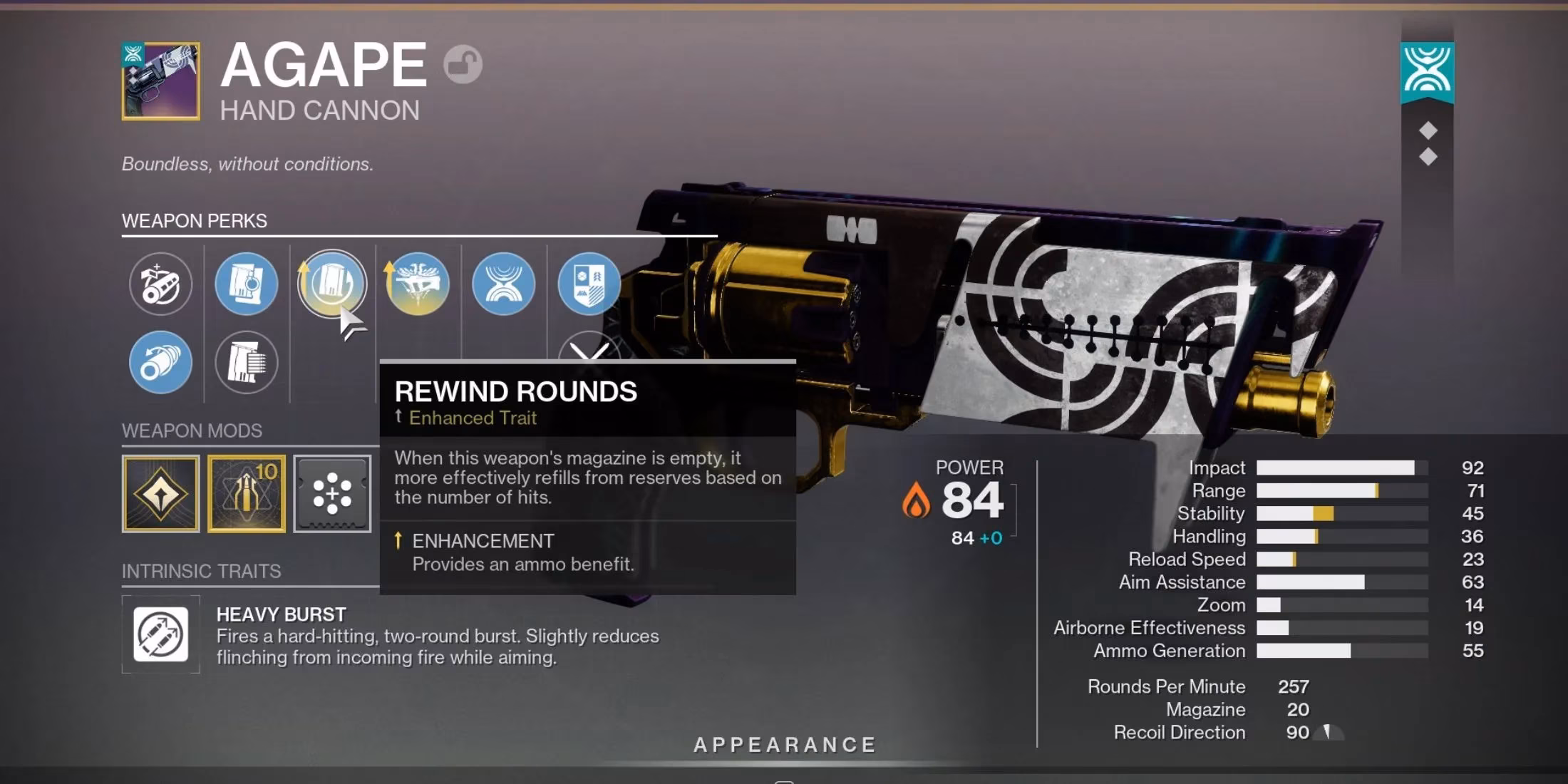Screen dimensions: 1568x784
Task: Open the gold diamond weapon mod slot
Action: coord(160,494)
